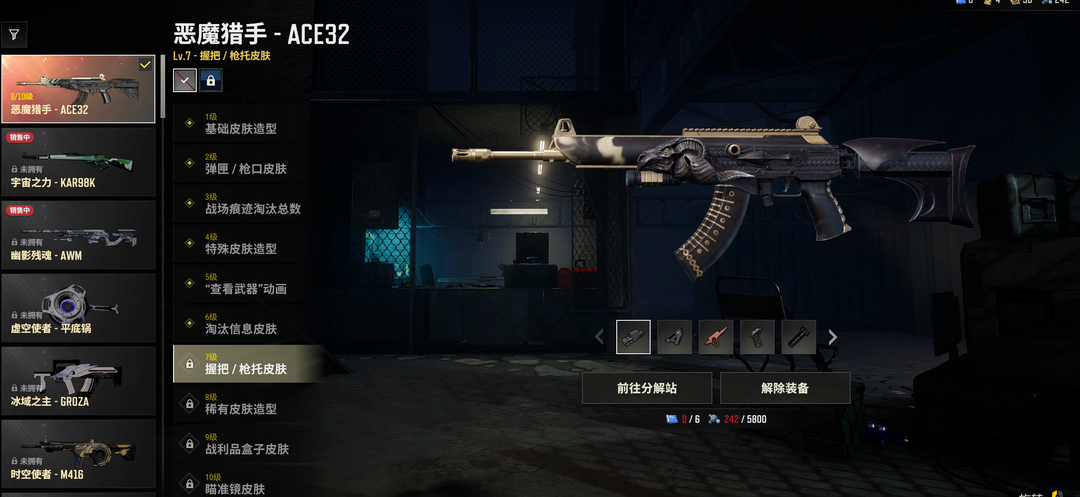
Task: Open level 4 特殊皮肤造型 row
Action: [246, 244]
